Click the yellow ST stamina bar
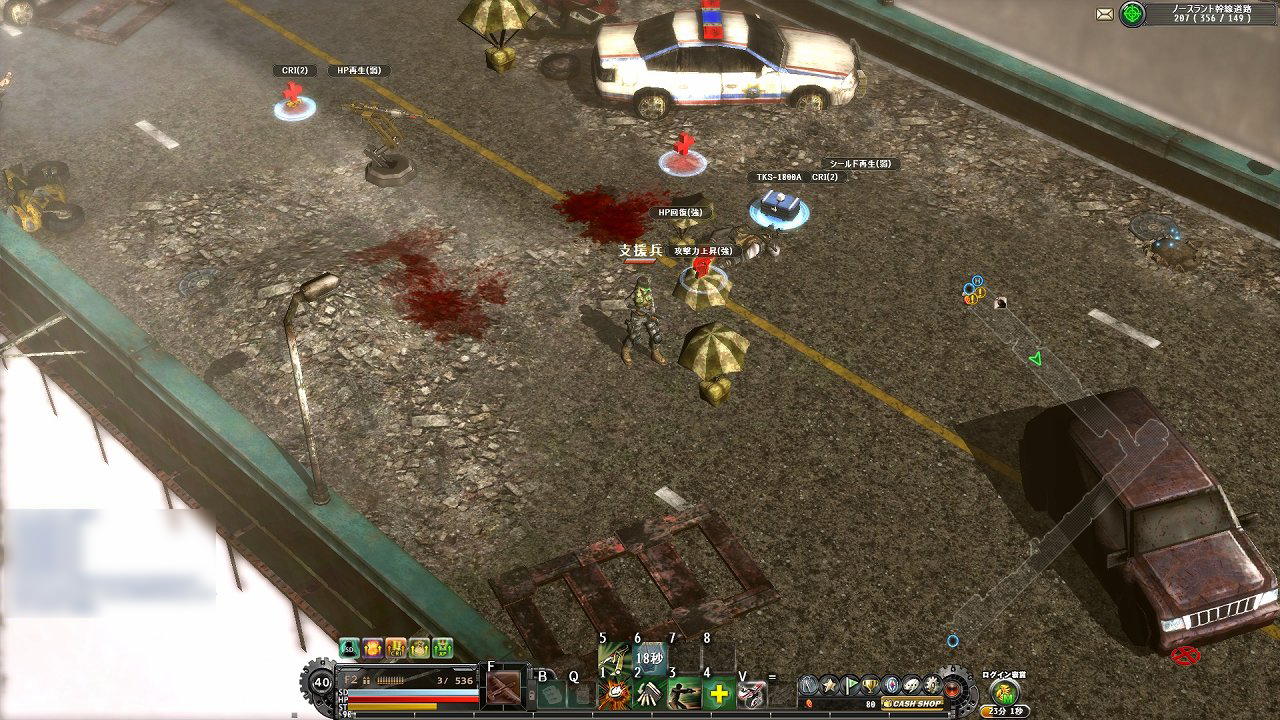 pos(391,706)
